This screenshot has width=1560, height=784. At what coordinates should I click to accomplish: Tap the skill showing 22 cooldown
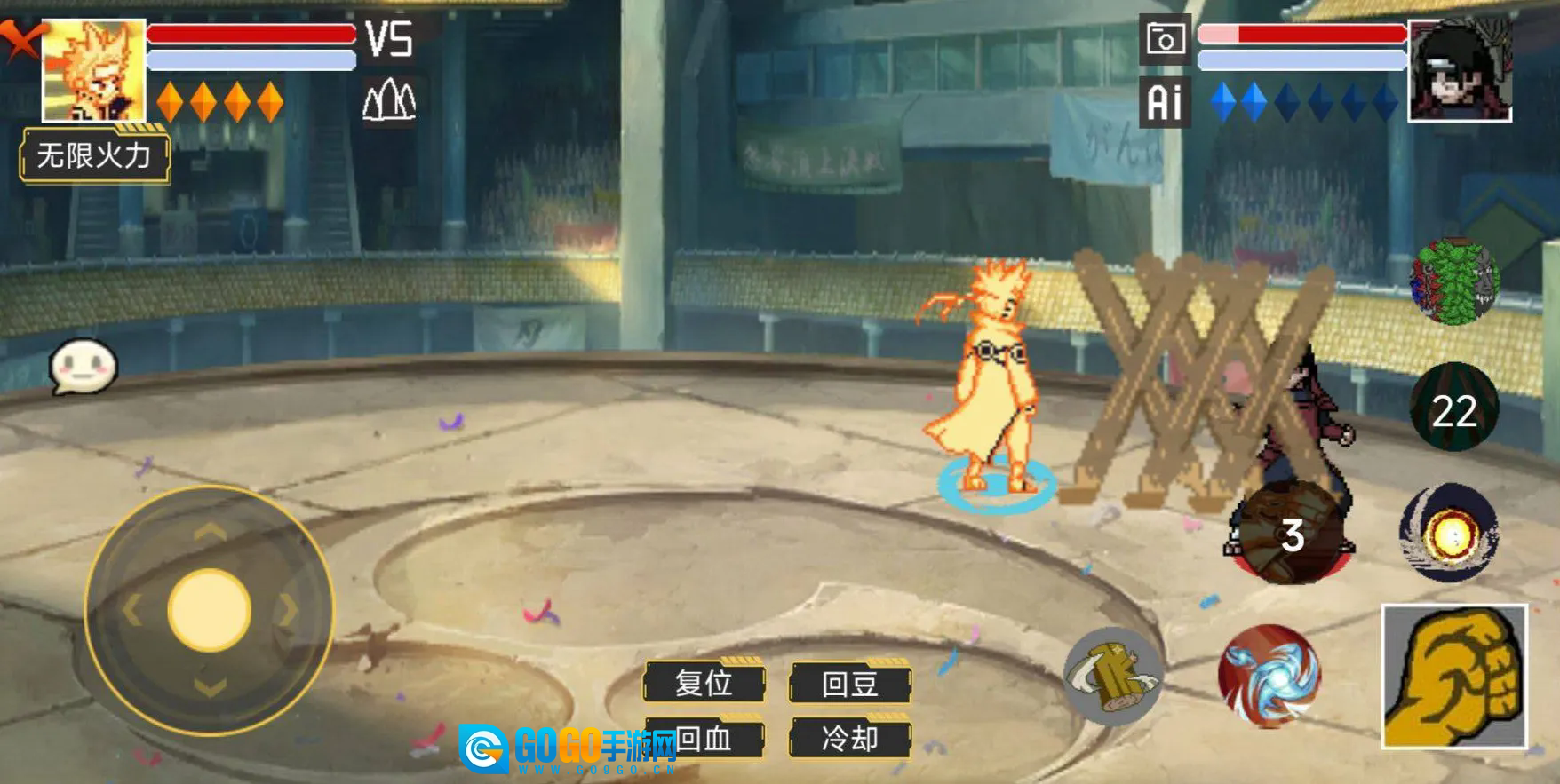pos(1454,408)
